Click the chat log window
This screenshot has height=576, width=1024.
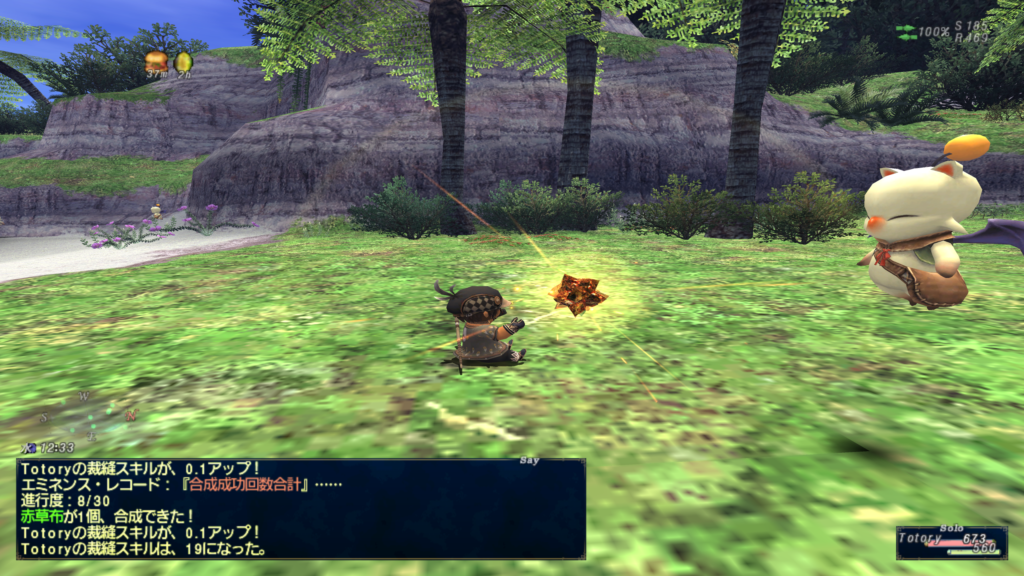click(x=300, y=508)
